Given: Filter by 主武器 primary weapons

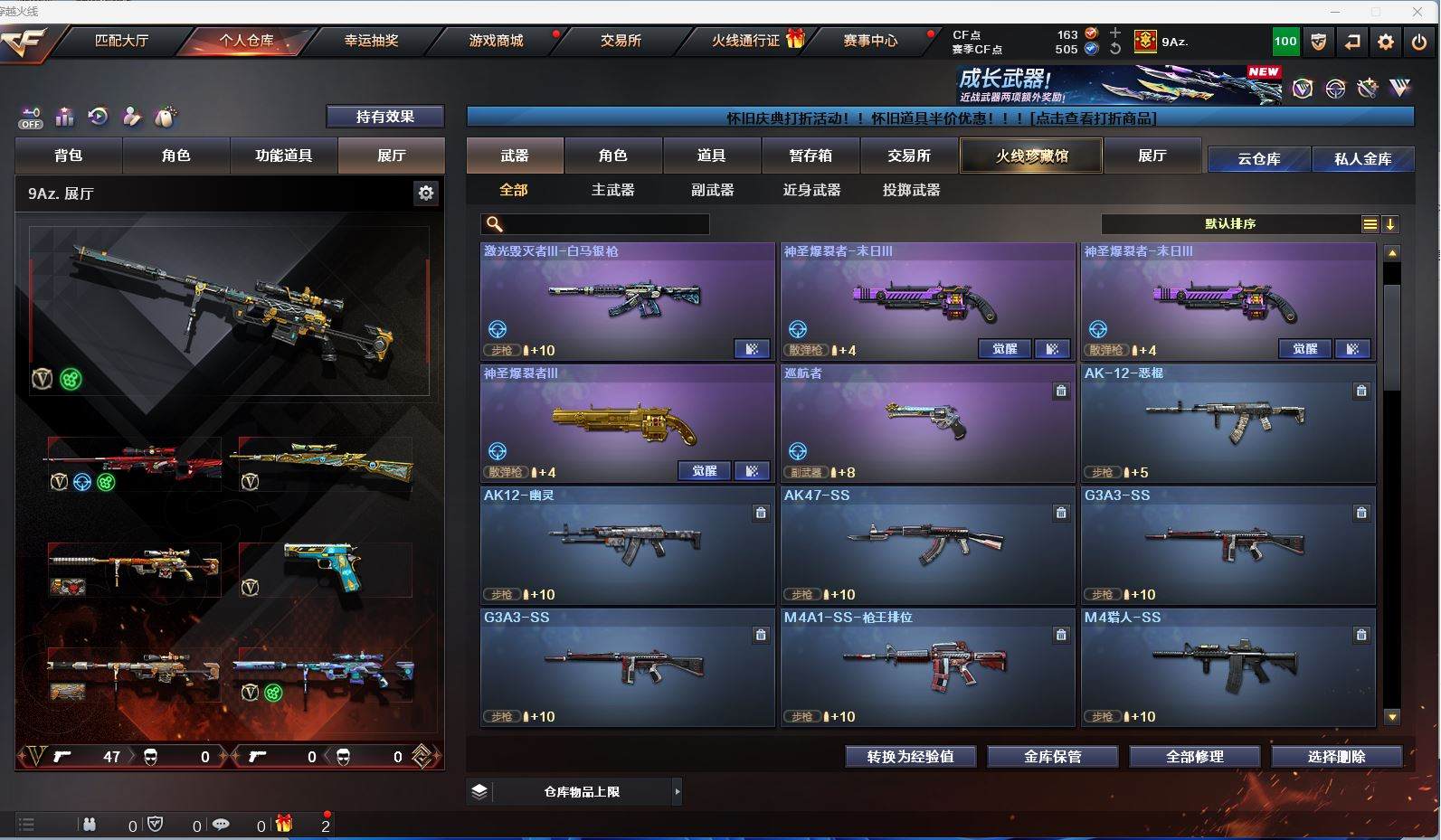Looking at the screenshot, I should (x=612, y=190).
